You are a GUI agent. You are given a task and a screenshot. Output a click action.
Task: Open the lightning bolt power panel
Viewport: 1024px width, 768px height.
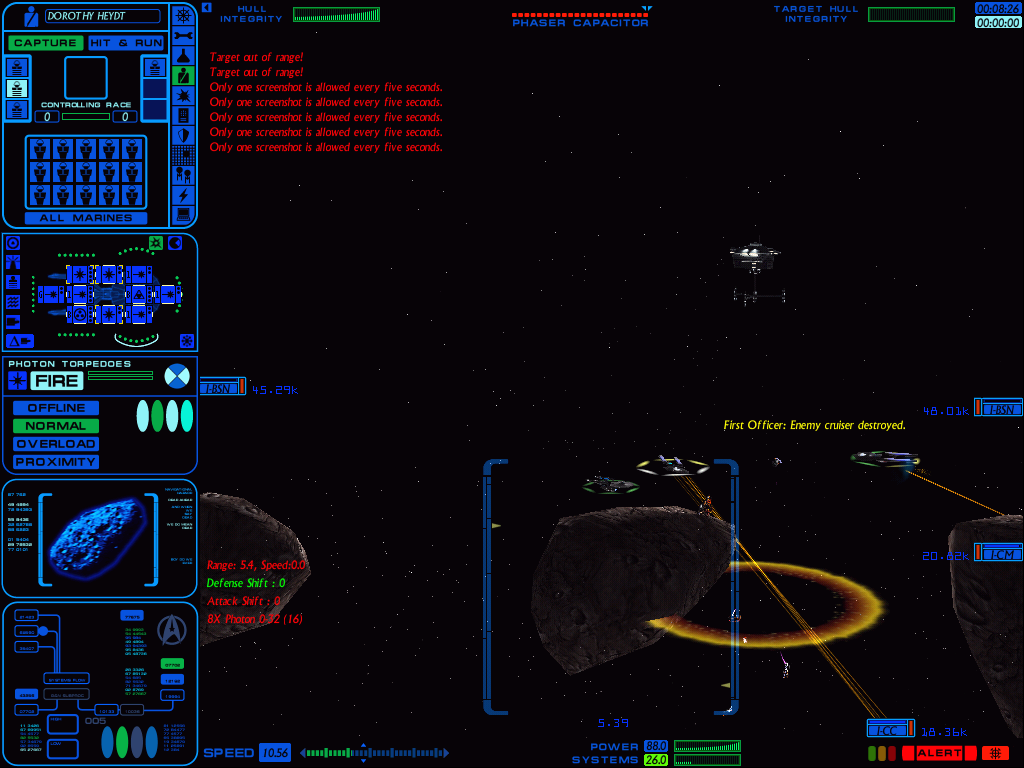point(183,194)
